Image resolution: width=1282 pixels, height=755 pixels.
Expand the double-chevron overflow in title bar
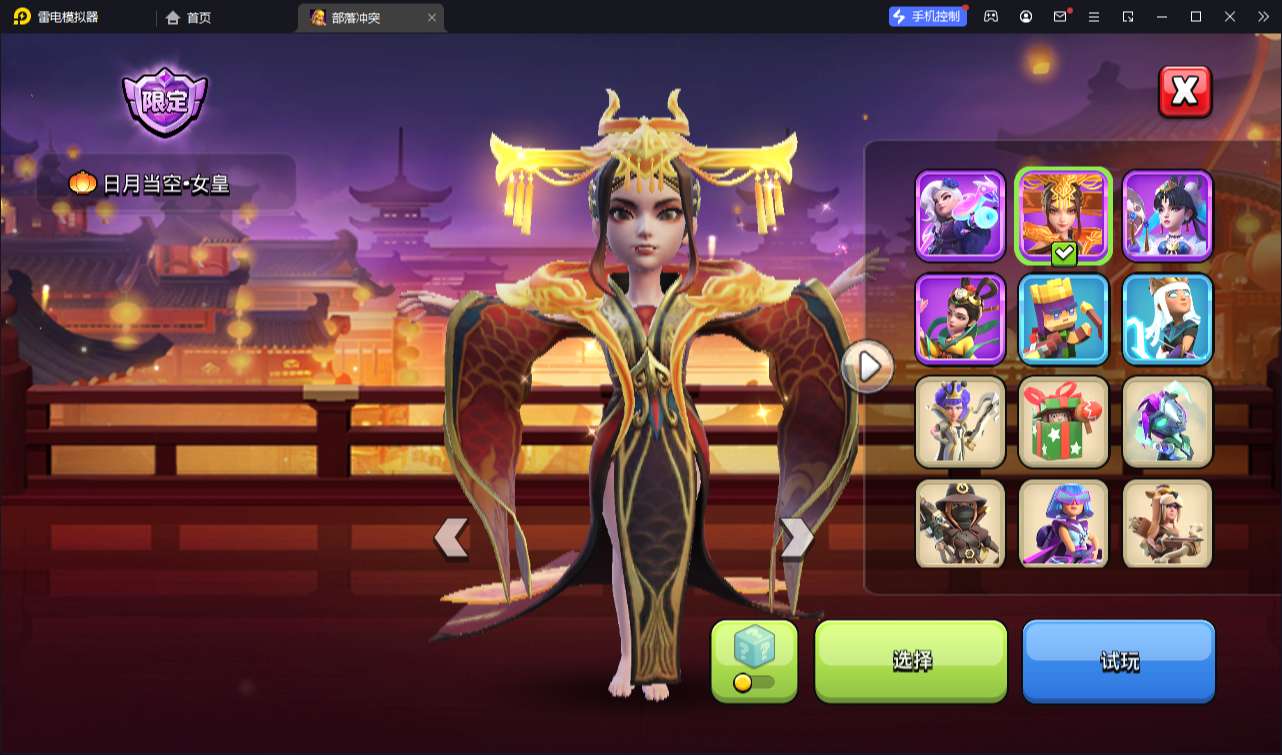coord(1264,17)
